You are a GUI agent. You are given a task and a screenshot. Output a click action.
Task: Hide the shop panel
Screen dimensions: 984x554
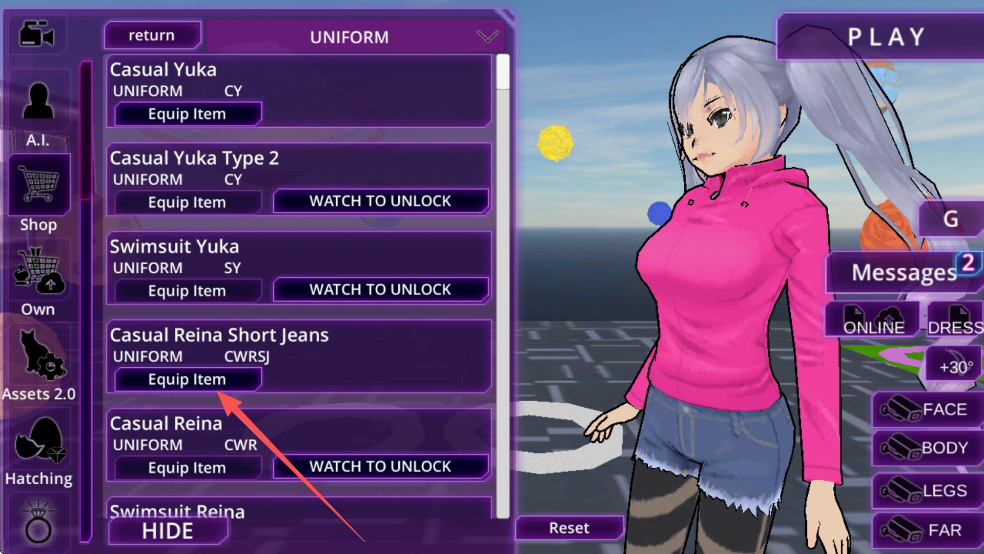point(167,530)
